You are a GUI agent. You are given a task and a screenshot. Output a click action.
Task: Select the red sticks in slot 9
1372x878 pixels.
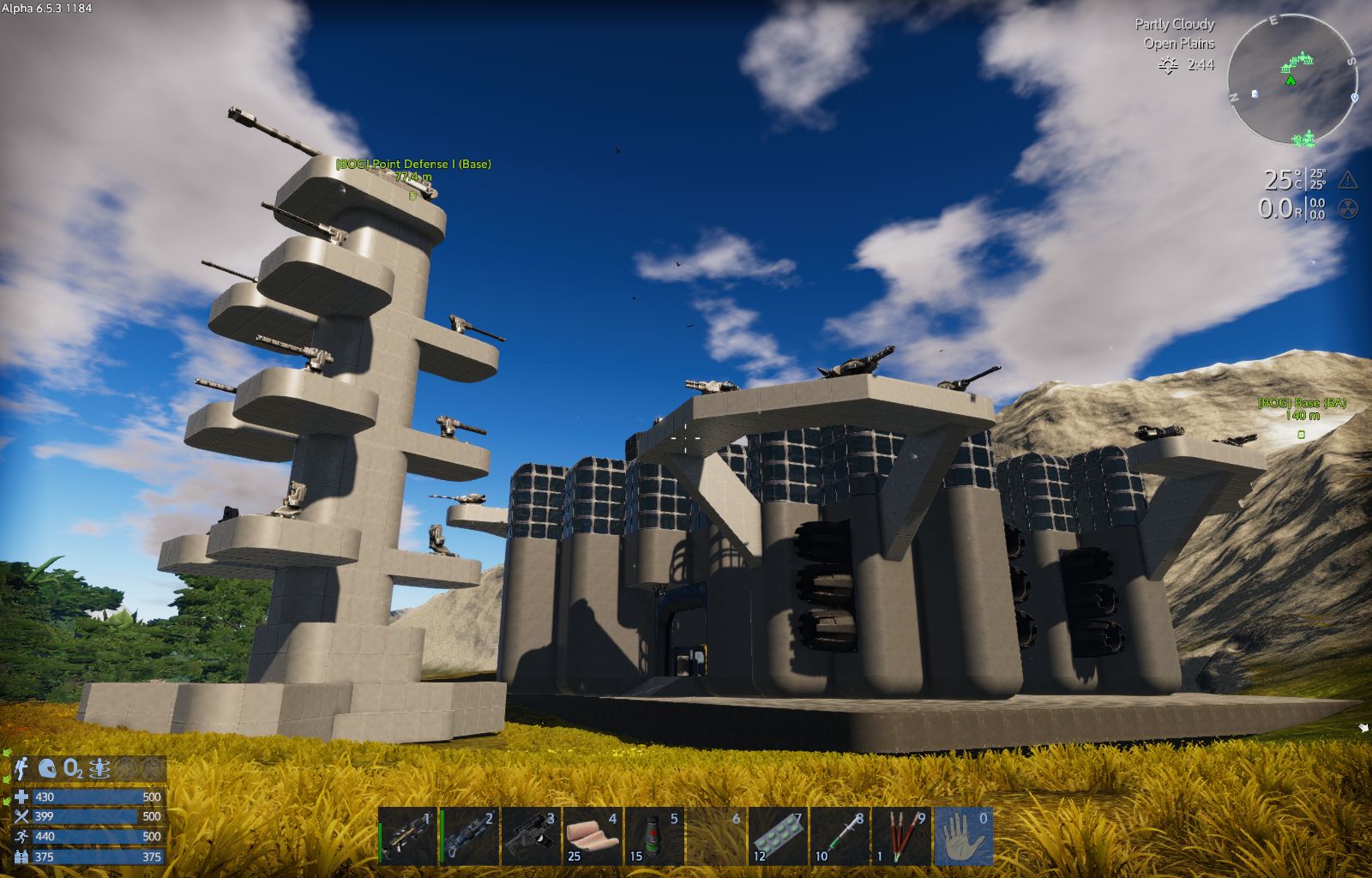click(x=901, y=836)
